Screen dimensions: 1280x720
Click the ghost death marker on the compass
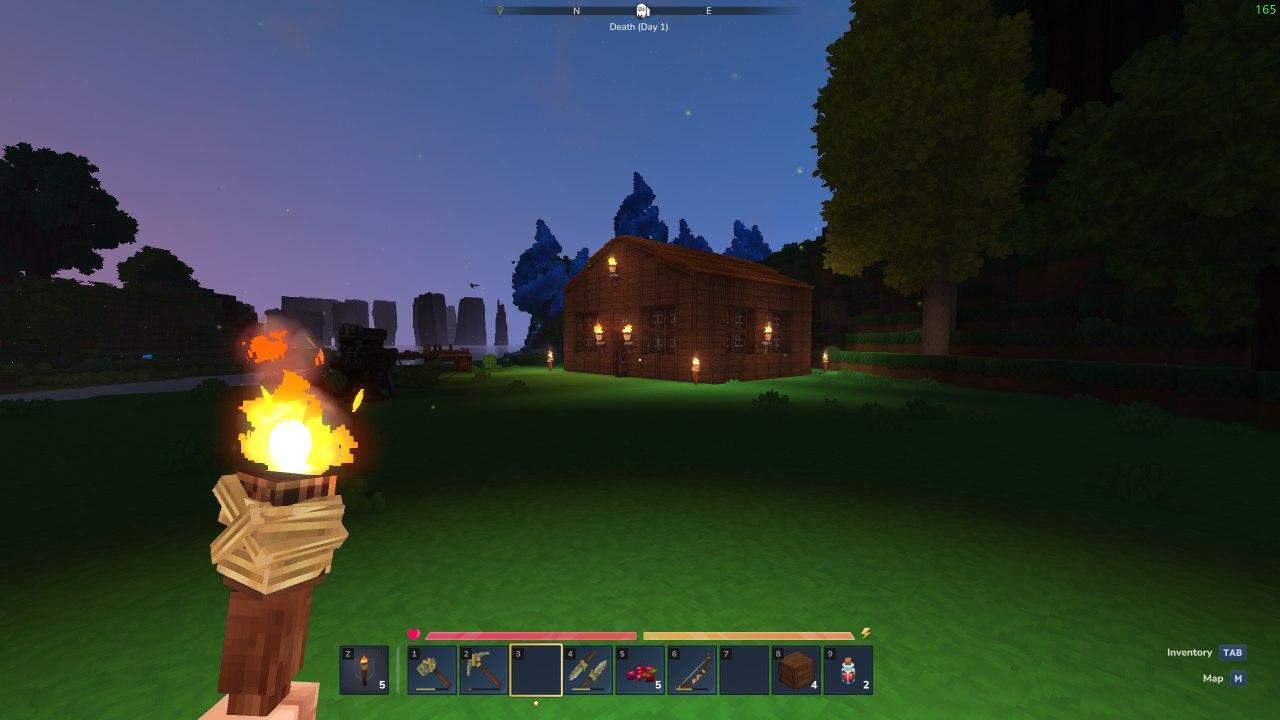[x=643, y=11]
